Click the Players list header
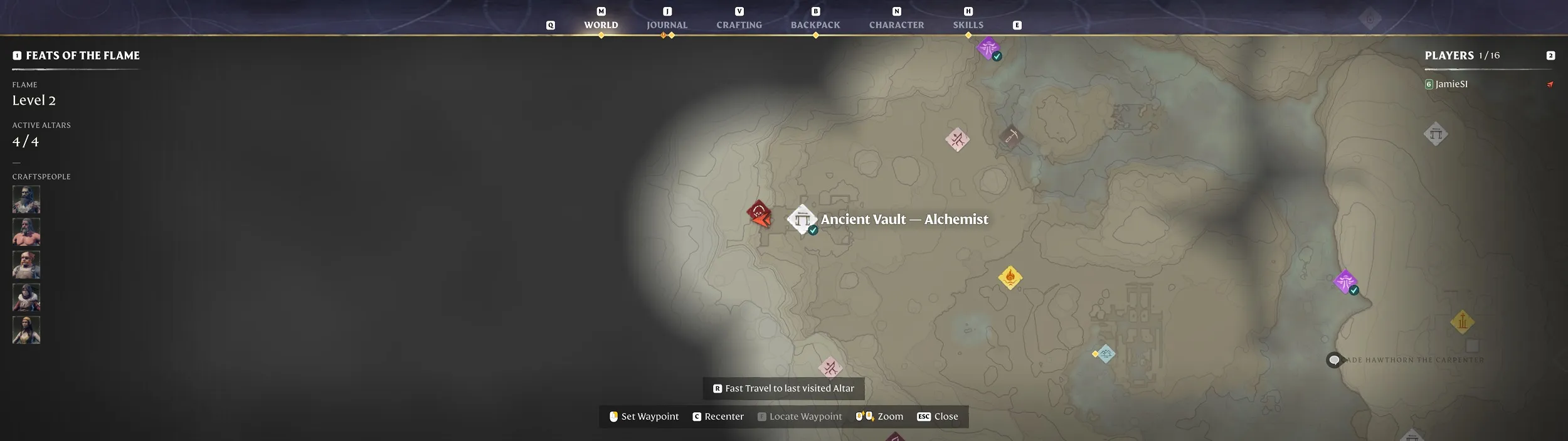Viewport: 1568px width, 441px height. tap(1449, 56)
